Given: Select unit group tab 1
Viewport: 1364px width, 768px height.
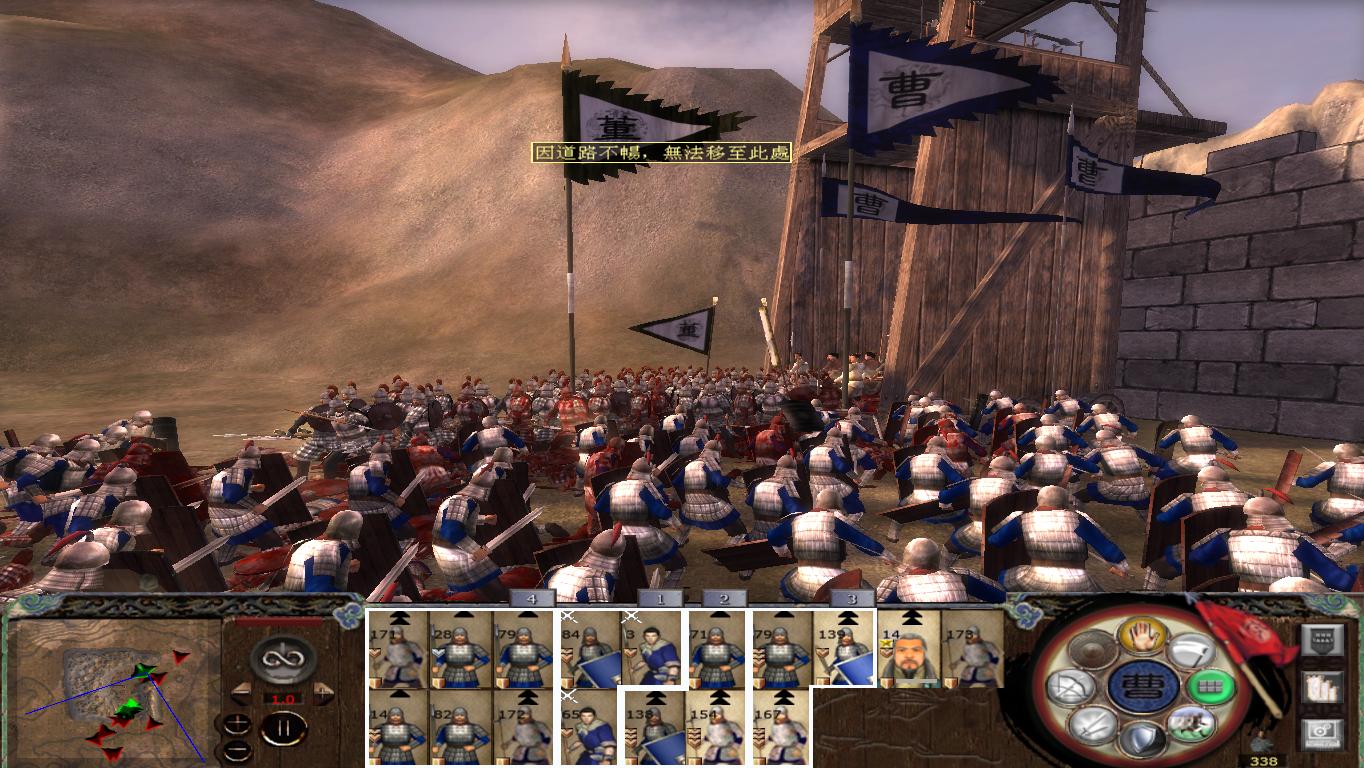Looking at the screenshot, I should pos(662,597).
